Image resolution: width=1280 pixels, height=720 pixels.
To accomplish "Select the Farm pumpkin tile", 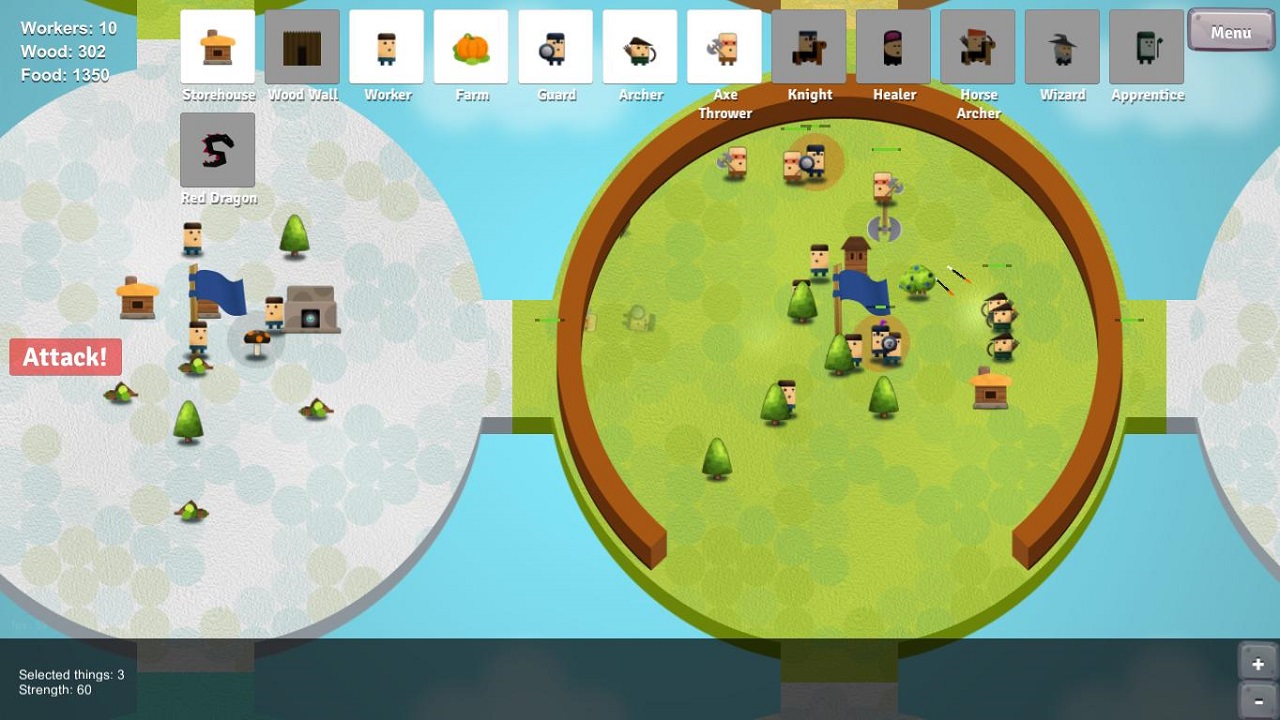I will (x=471, y=47).
